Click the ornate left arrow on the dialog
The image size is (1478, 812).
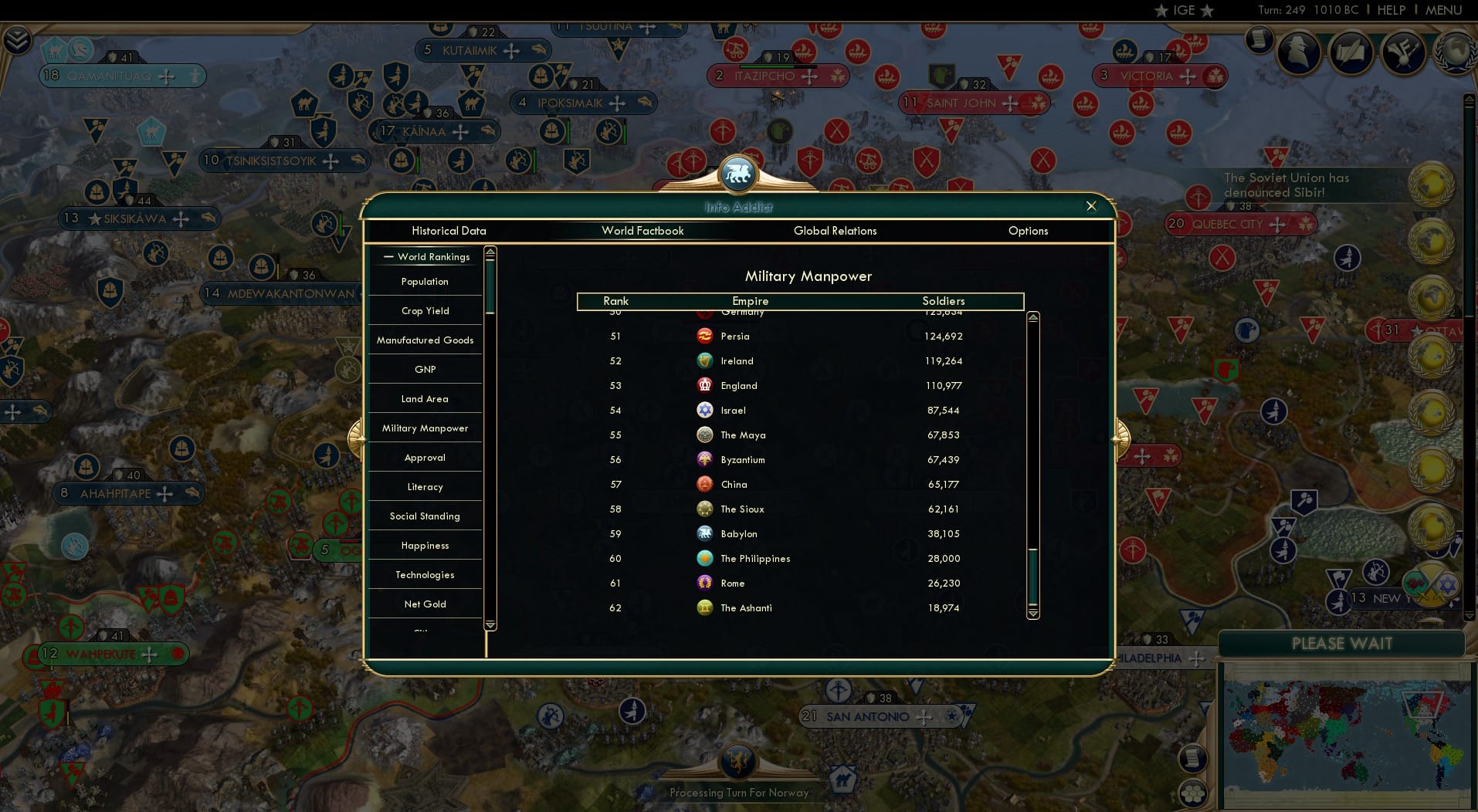356,438
